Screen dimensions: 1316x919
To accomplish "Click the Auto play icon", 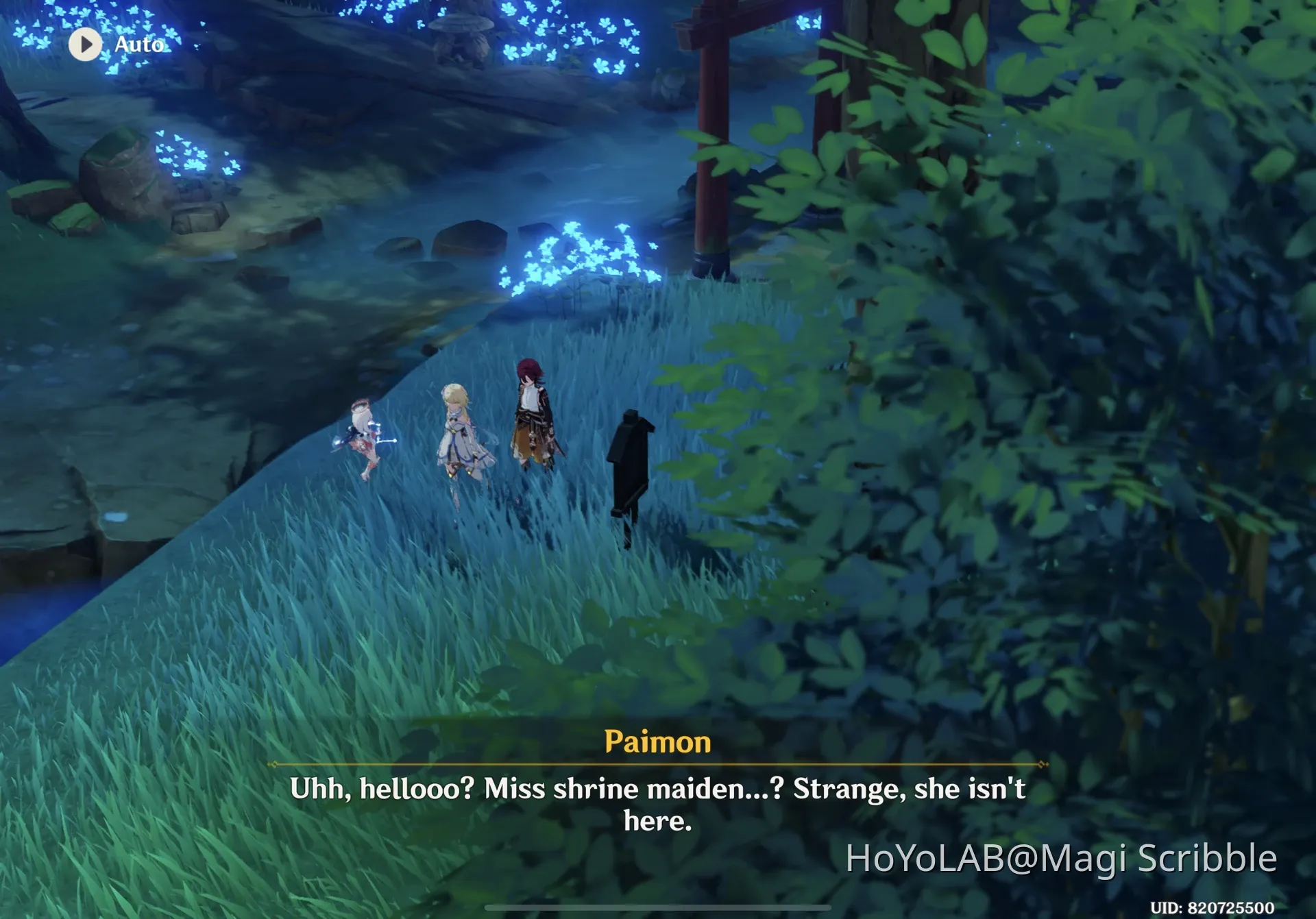I will [86, 45].
